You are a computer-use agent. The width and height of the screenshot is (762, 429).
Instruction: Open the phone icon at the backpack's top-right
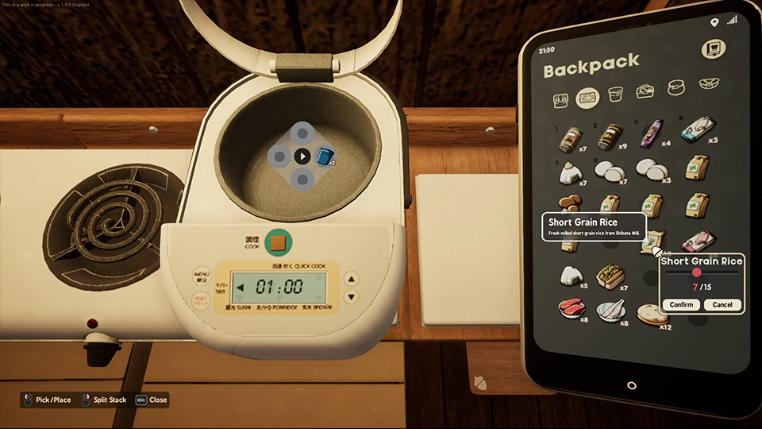click(x=714, y=47)
